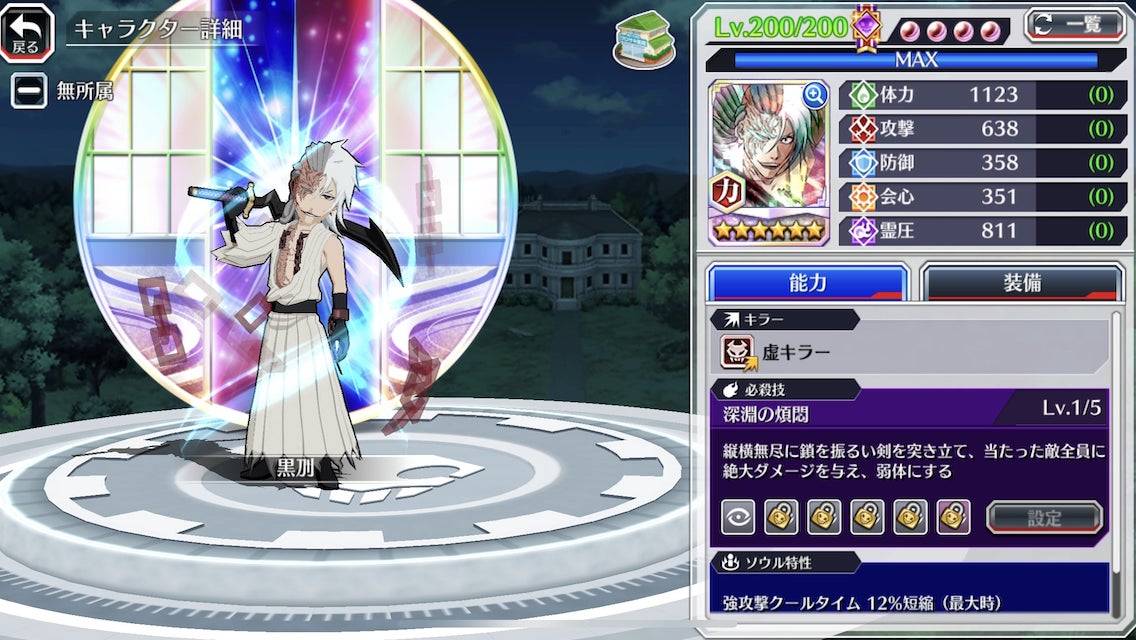Click the 無所属 affiliation icon
This screenshot has width=1136, height=640.
click(x=28, y=91)
